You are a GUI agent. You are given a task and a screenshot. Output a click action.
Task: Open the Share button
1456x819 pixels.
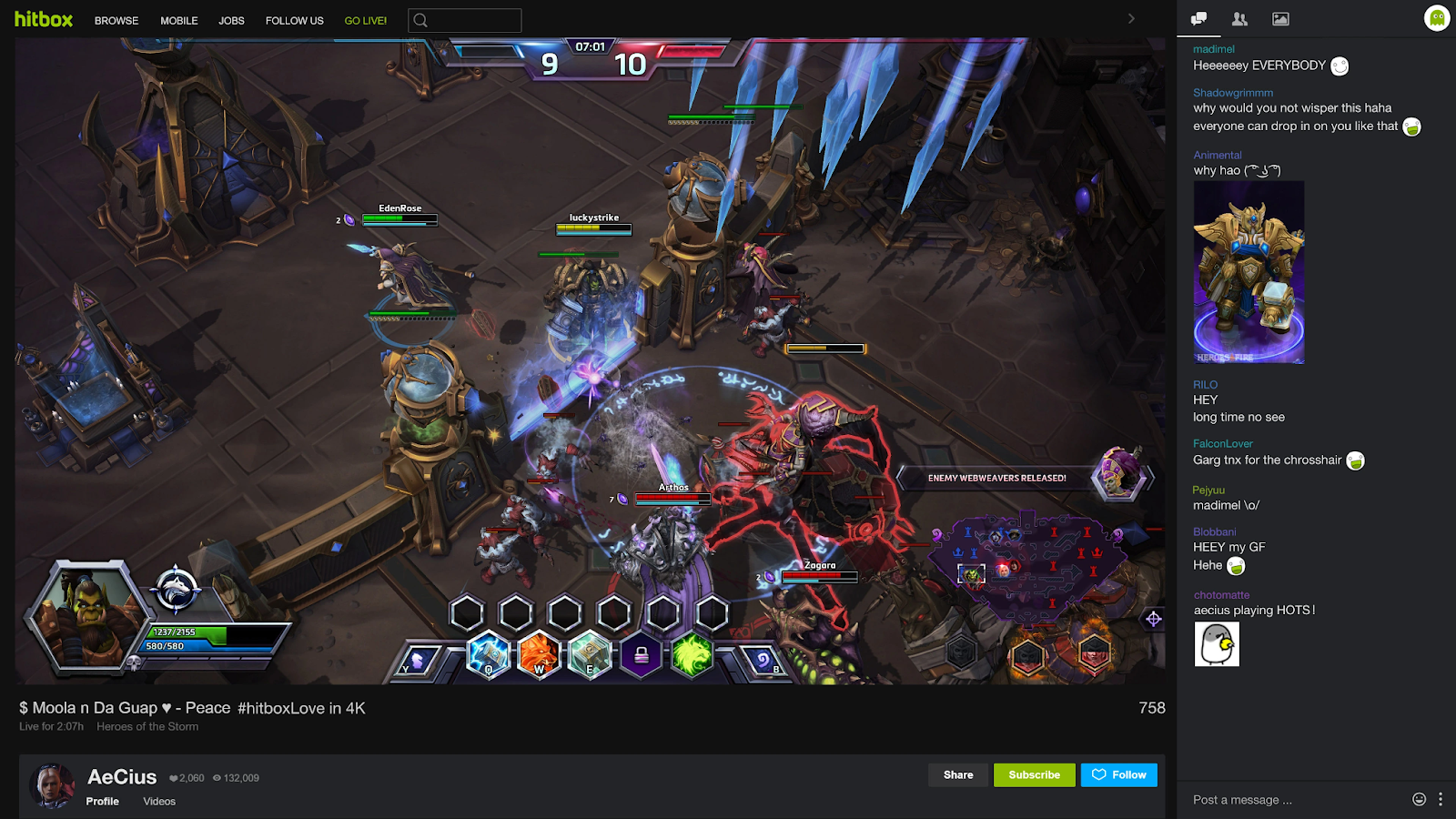point(958,775)
